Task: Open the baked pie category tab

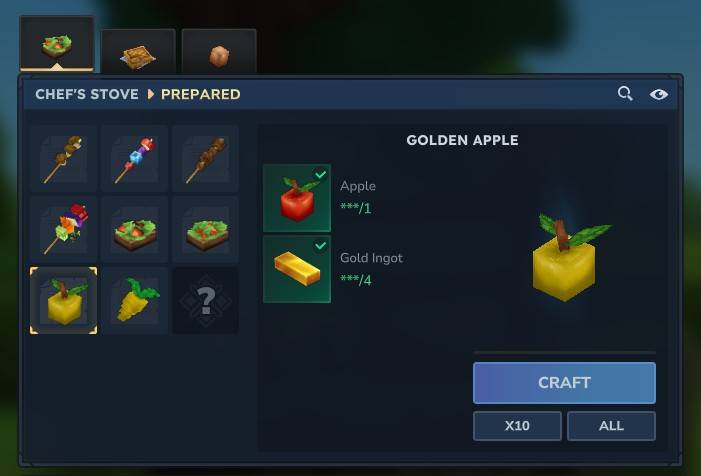Action: point(138,54)
